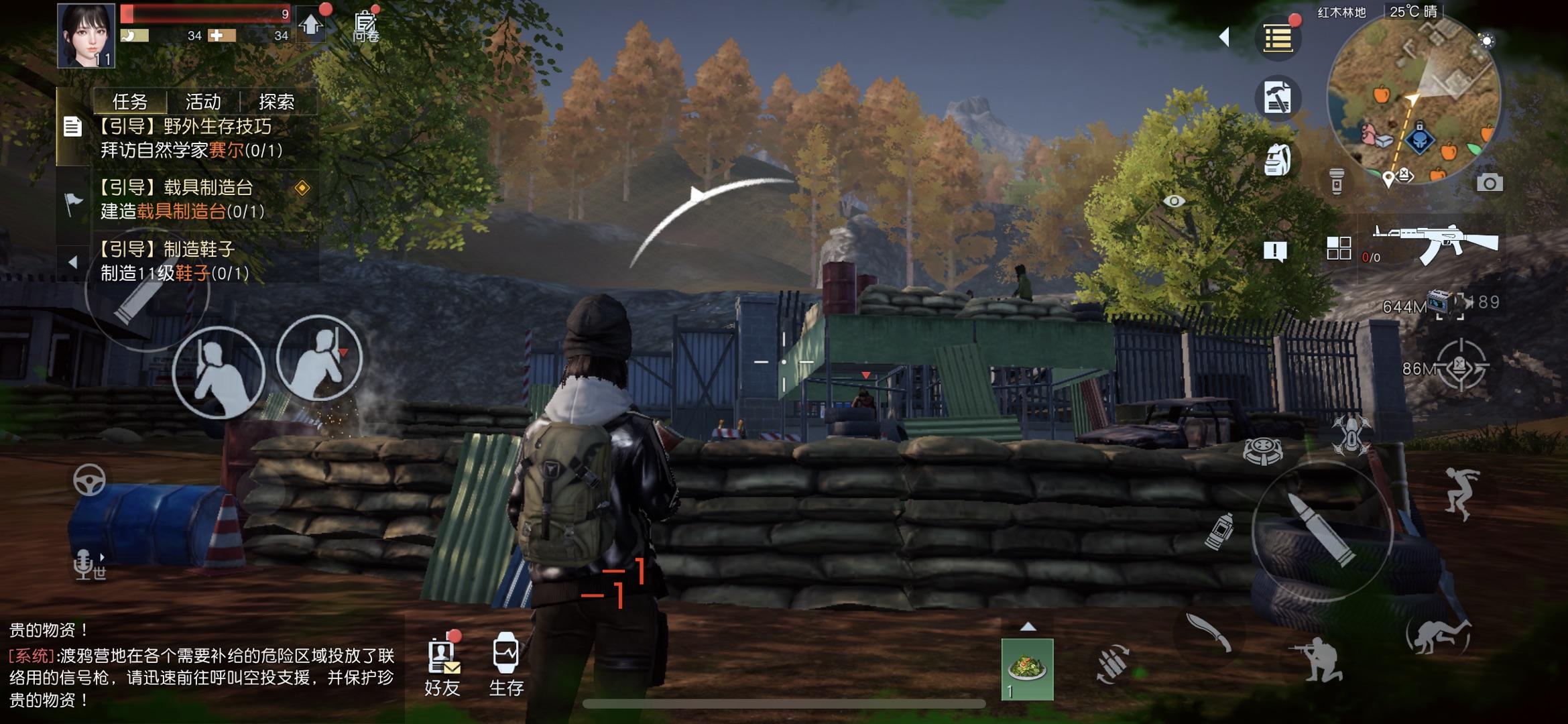Select the 探索 tab
Image resolution: width=1568 pixels, height=724 pixels.
coord(276,102)
